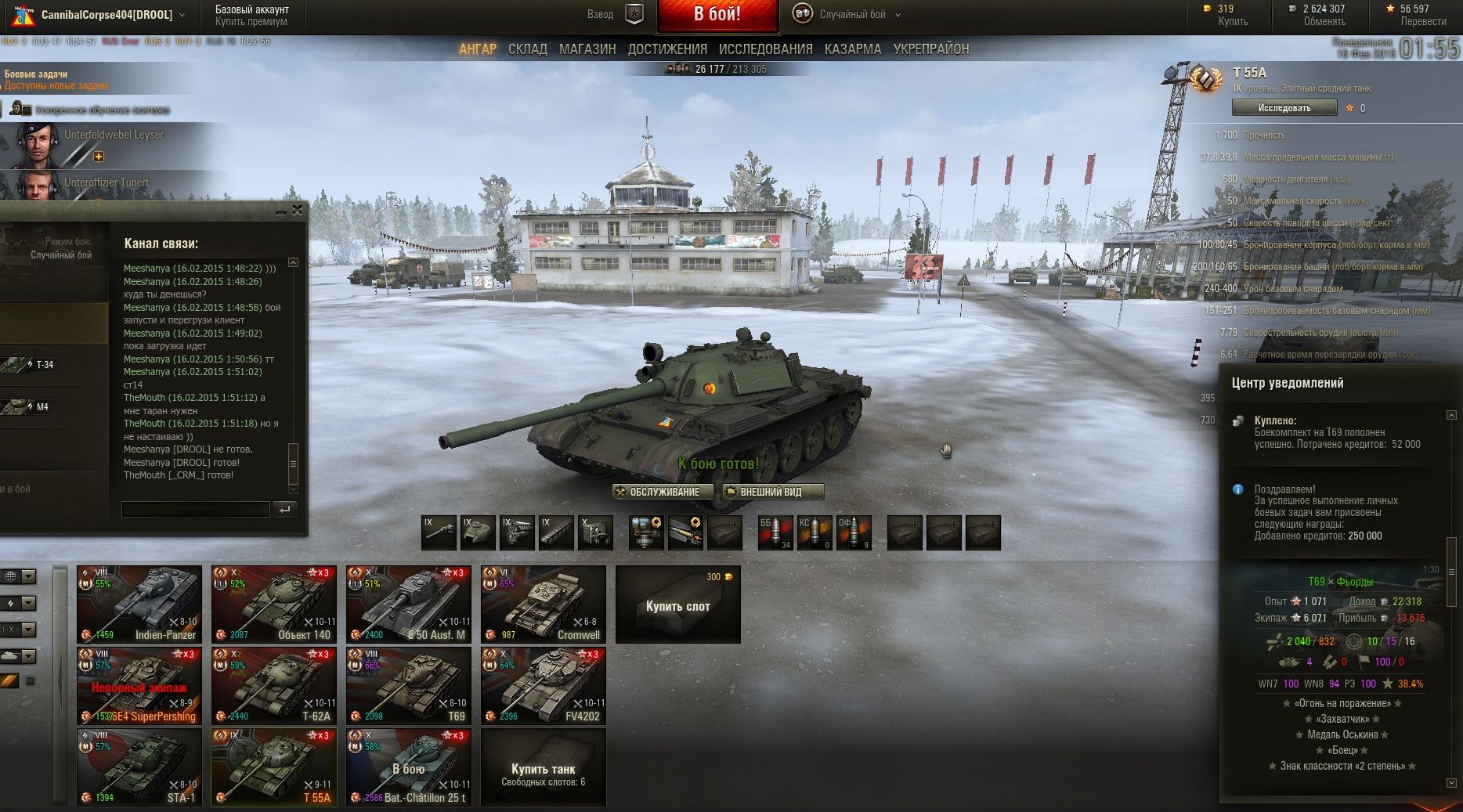
Task: Go to the ИССЛЕДОВАНИЯ tab
Action: [765, 49]
